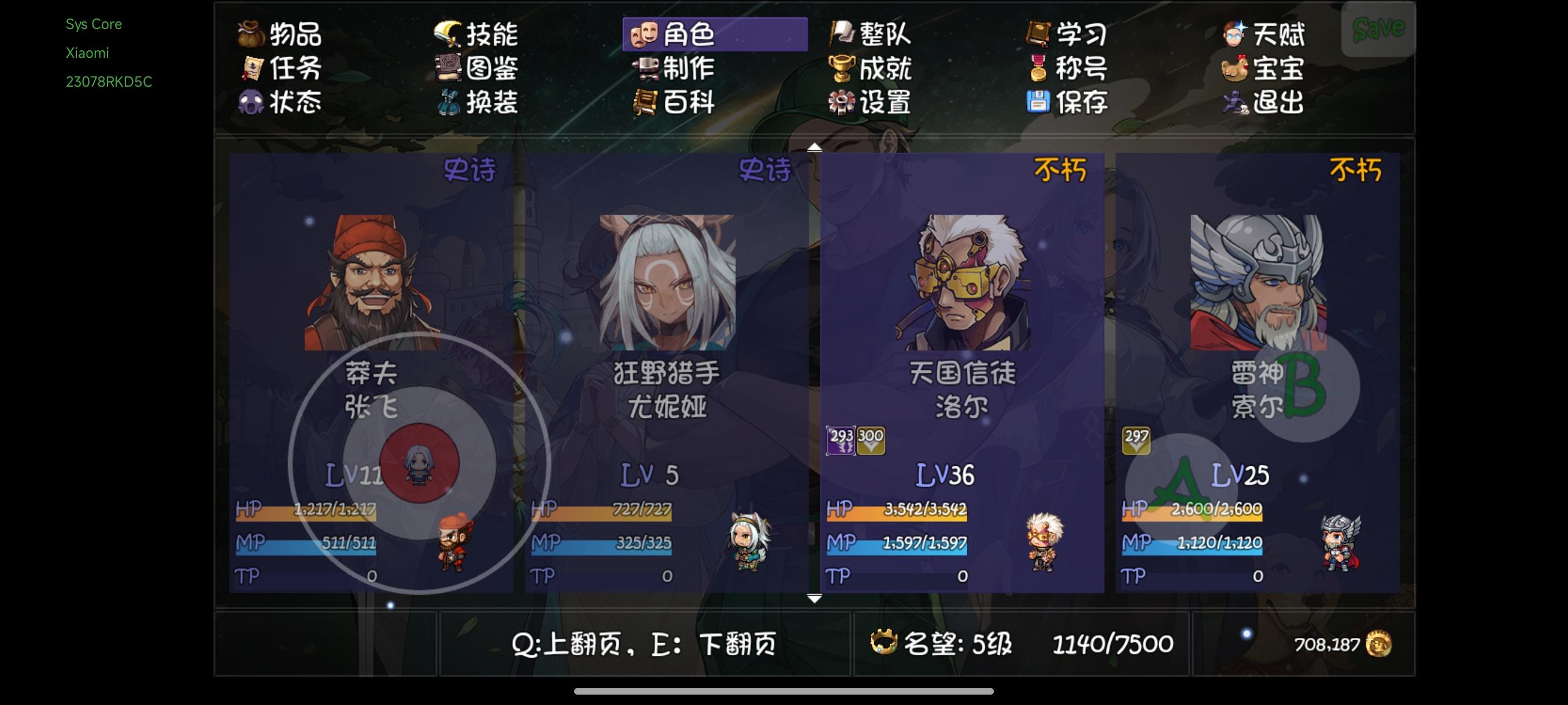Image resolution: width=1568 pixels, height=705 pixels.
Task: Open the 成就 achievements menu
Action: (870, 70)
